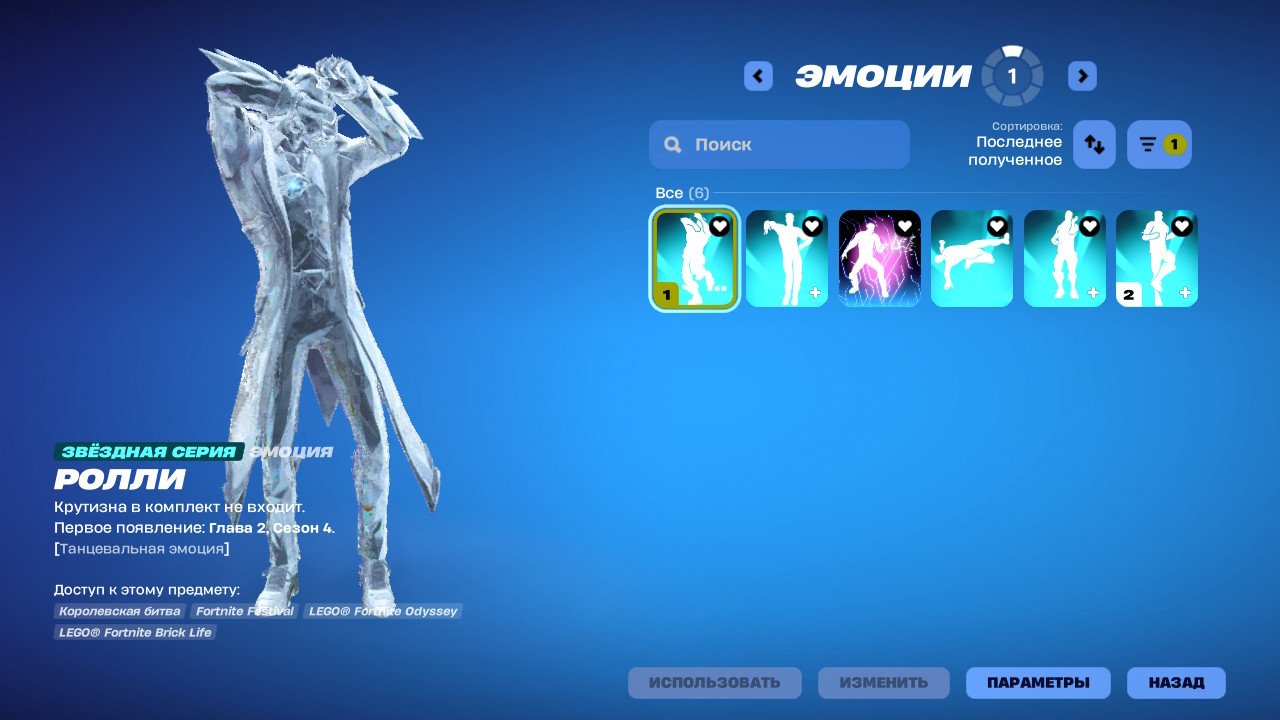
Task: Click the search magnifier icon
Action: pos(672,144)
